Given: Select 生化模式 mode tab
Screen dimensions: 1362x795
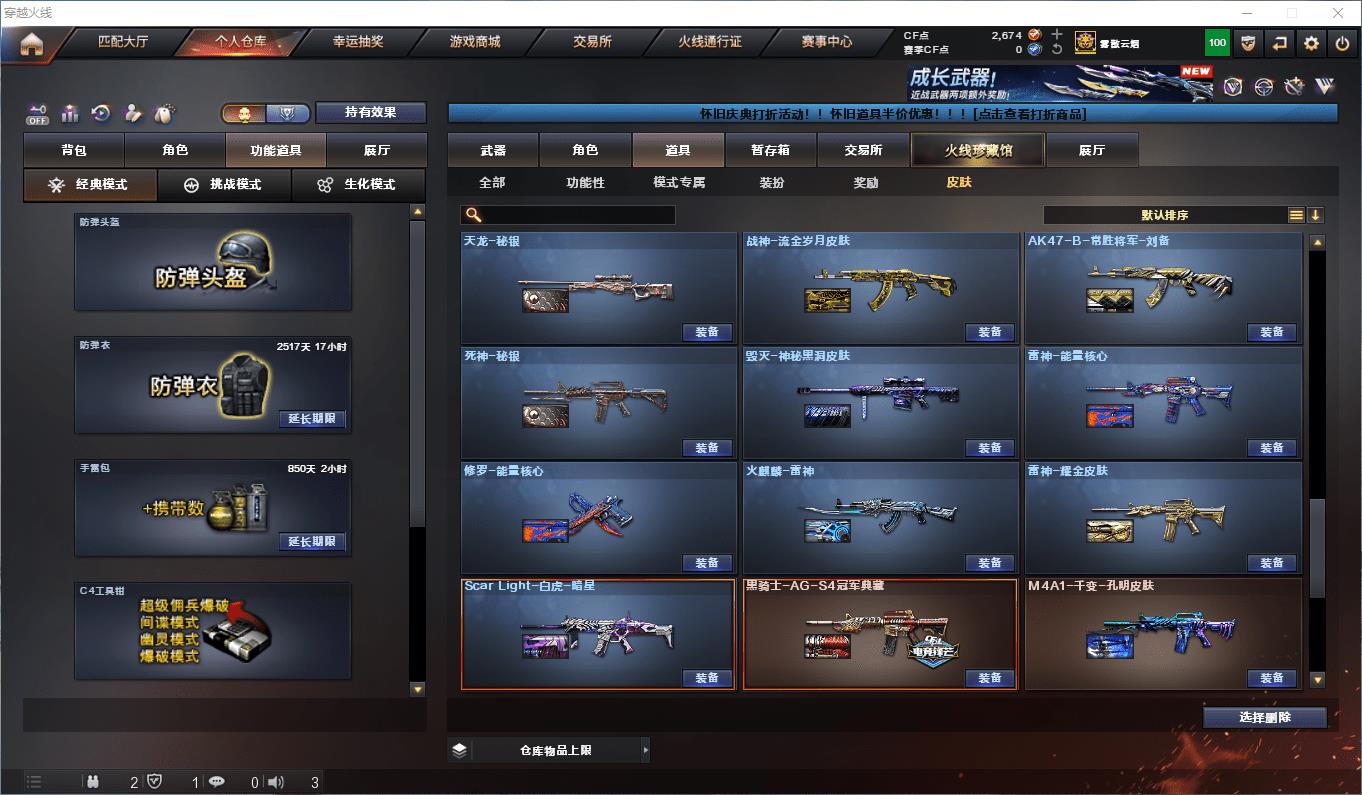Looking at the screenshot, I should (x=358, y=184).
